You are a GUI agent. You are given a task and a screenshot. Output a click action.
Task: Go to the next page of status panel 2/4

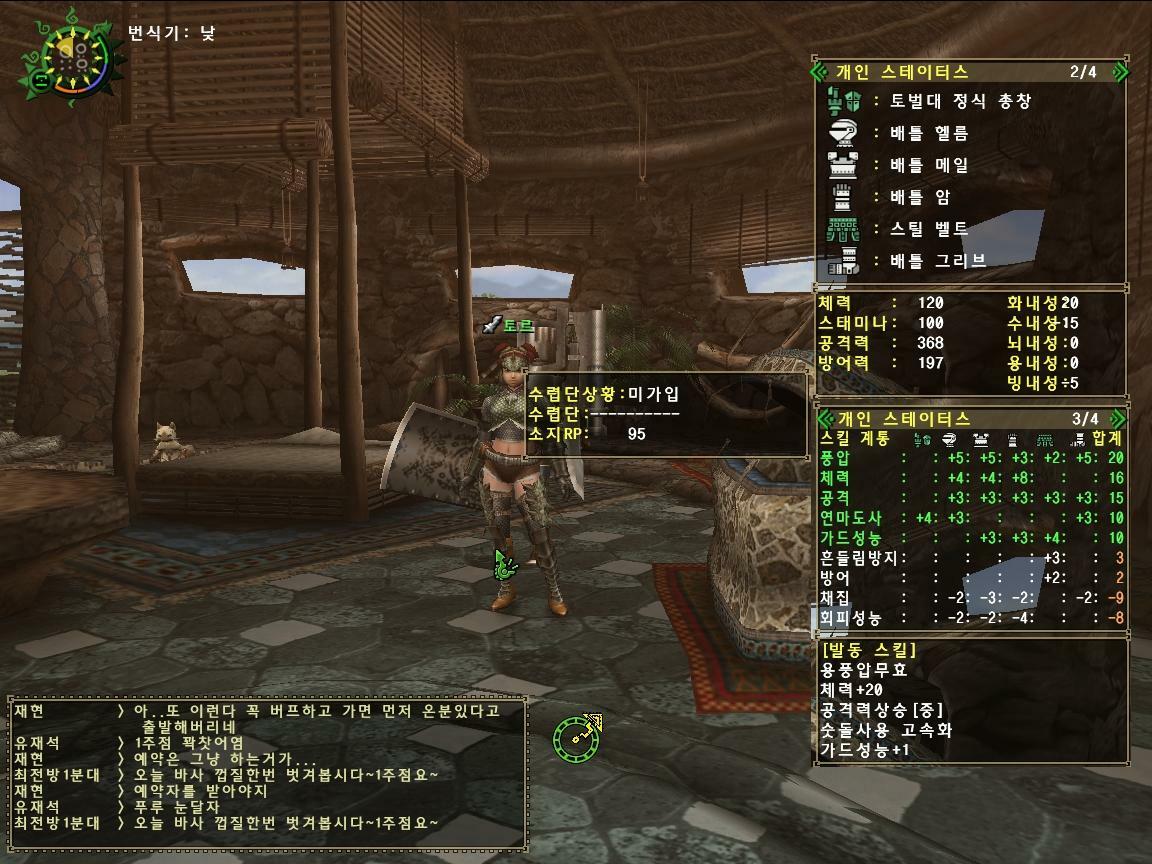click(x=1120, y=72)
